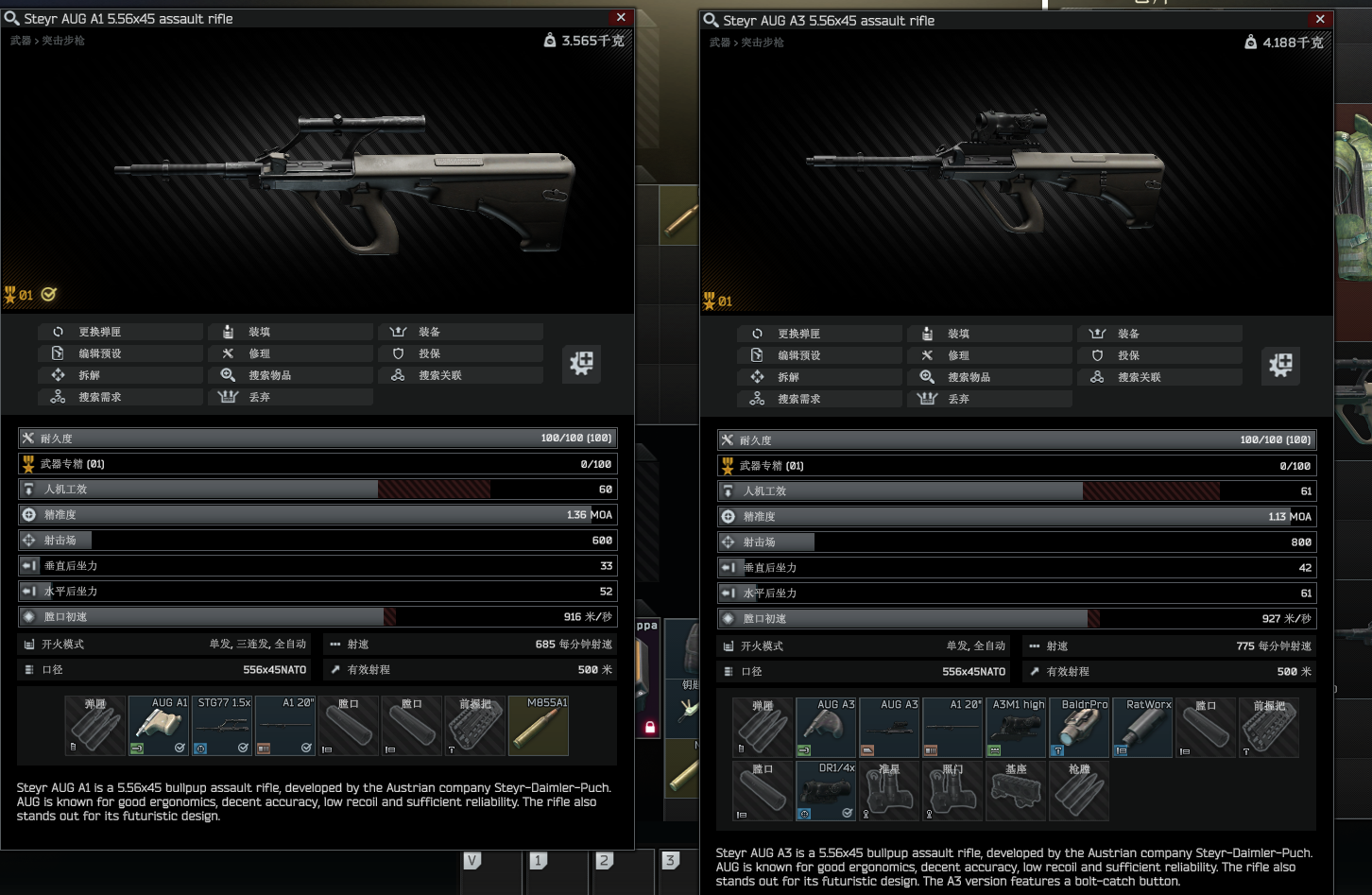Click the ergonomics icon on the 人机工效 row
Image resolution: width=1372 pixels, height=895 pixels.
(x=26, y=489)
